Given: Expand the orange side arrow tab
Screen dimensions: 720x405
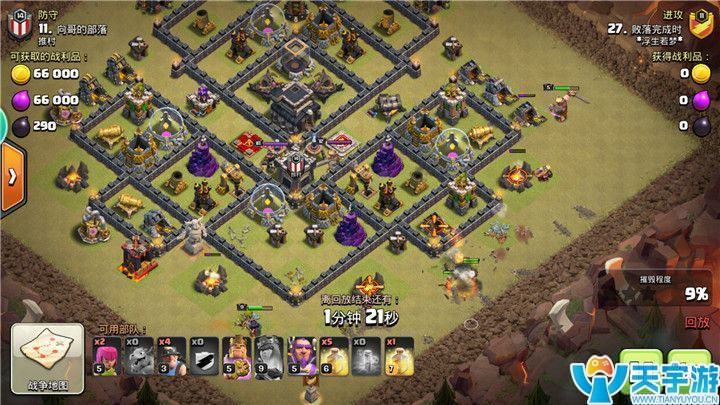Looking at the screenshot, I should [12, 176].
